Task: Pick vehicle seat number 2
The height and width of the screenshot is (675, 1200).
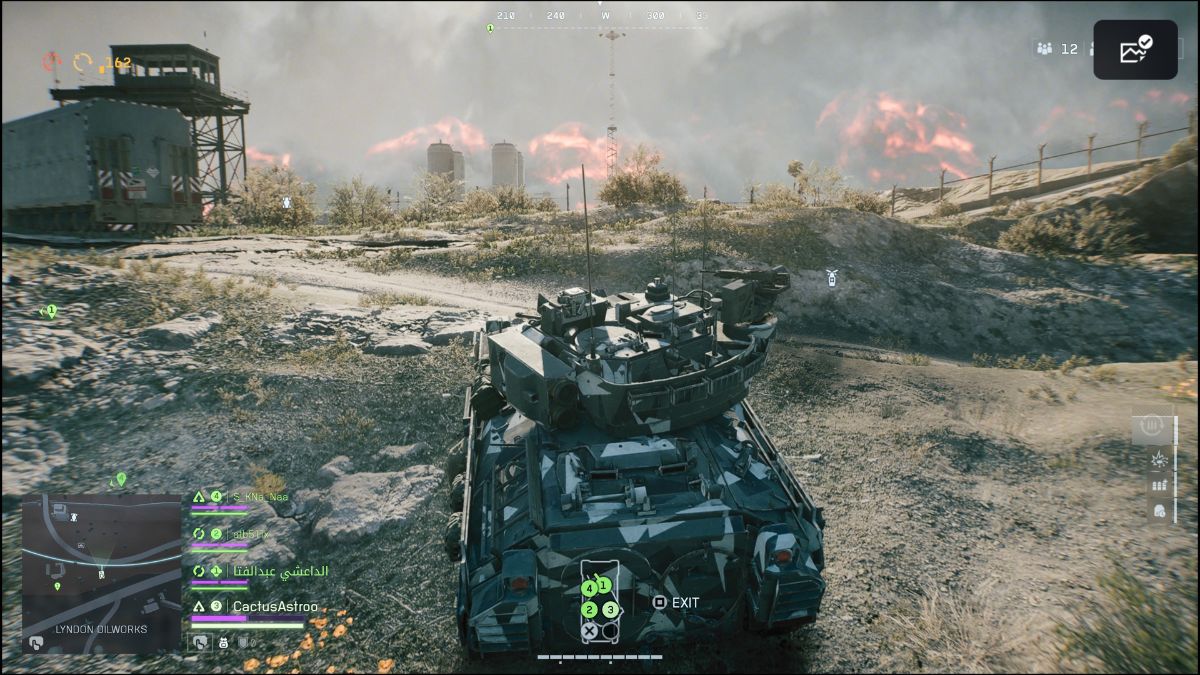Action: click(589, 610)
